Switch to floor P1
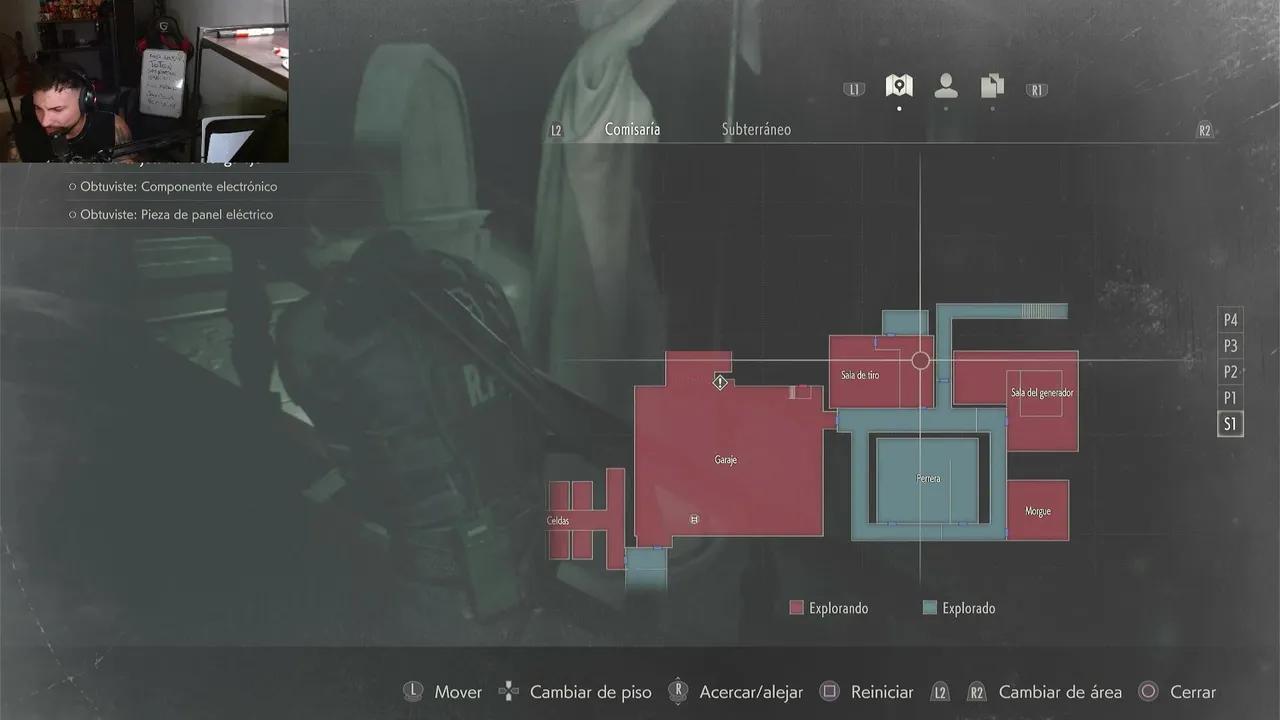Image resolution: width=1280 pixels, height=720 pixels. (x=1230, y=397)
